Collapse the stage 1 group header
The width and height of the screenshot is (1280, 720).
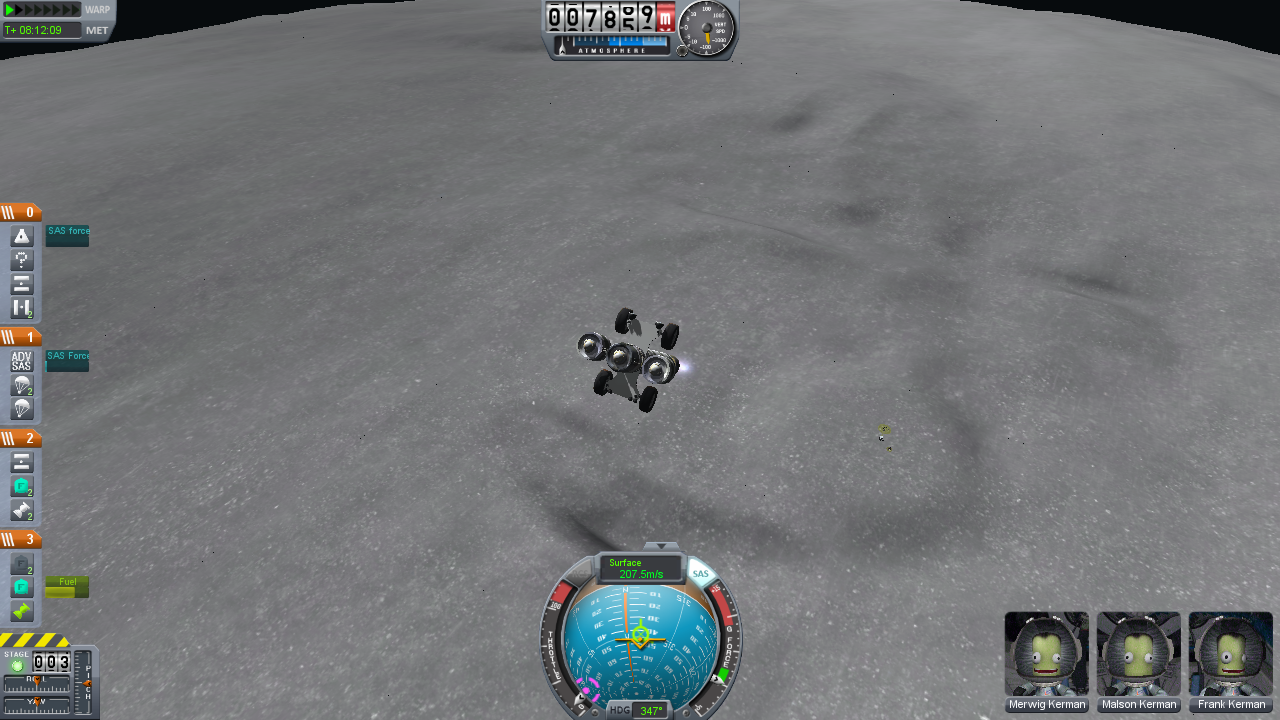pos(20,337)
